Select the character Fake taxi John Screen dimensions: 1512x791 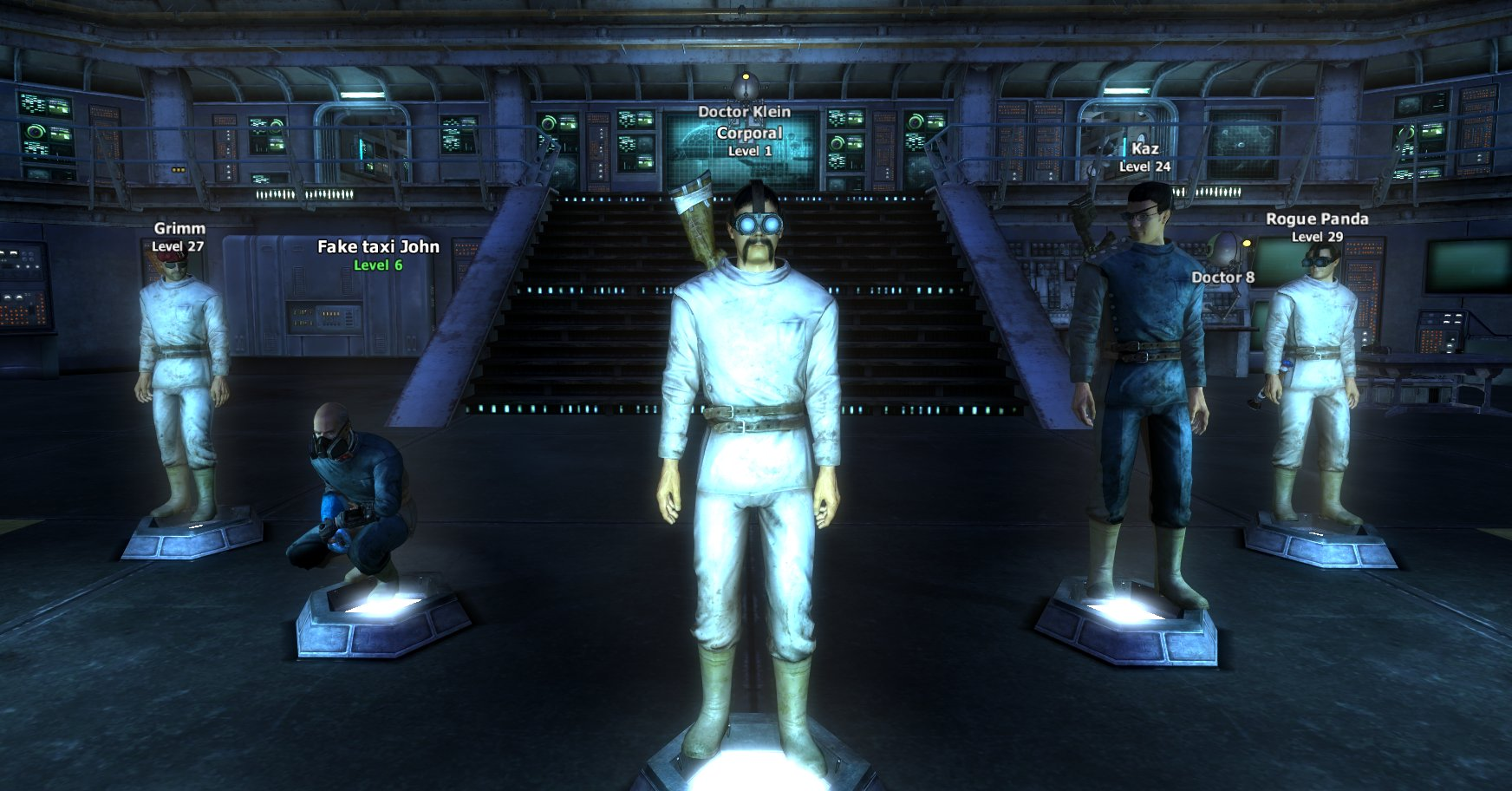pyautogui.click(x=347, y=494)
